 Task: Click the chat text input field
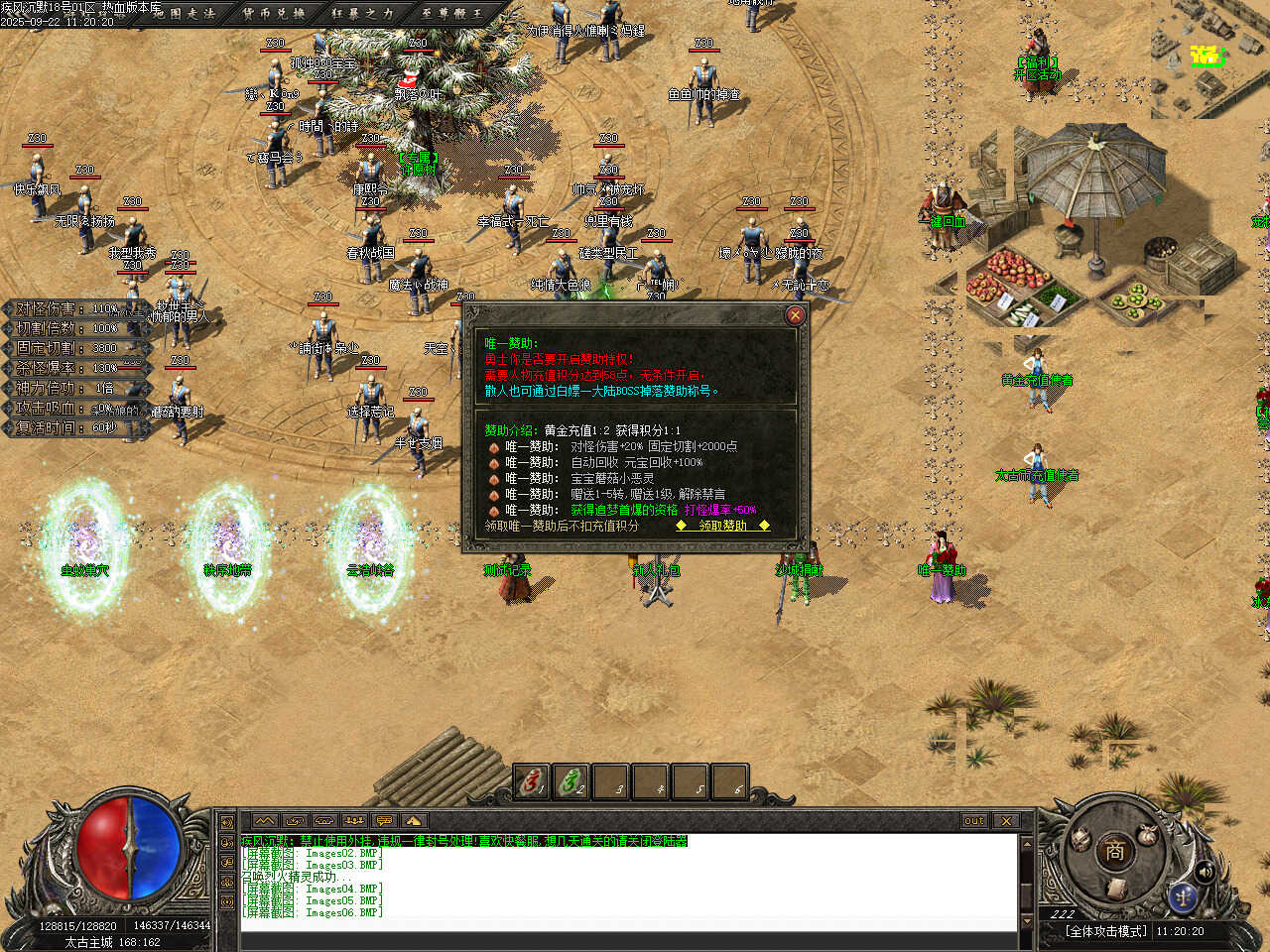pos(627,925)
